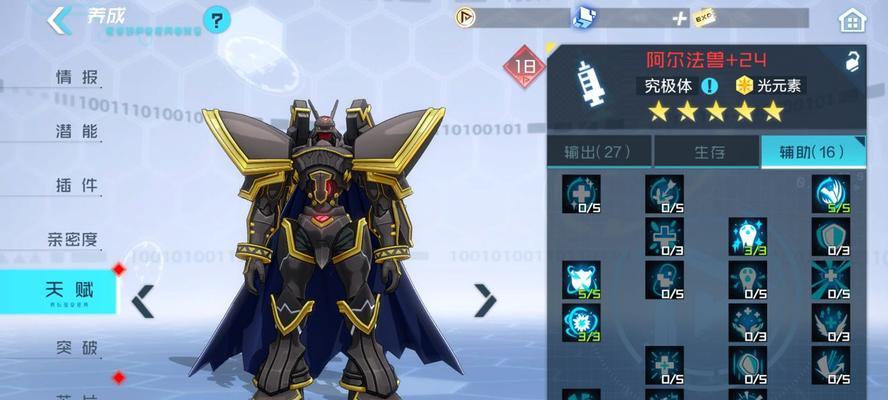Open the question mark help button
Image resolution: width=888 pixels, height=400 pixels.
(x=216, y=19)
